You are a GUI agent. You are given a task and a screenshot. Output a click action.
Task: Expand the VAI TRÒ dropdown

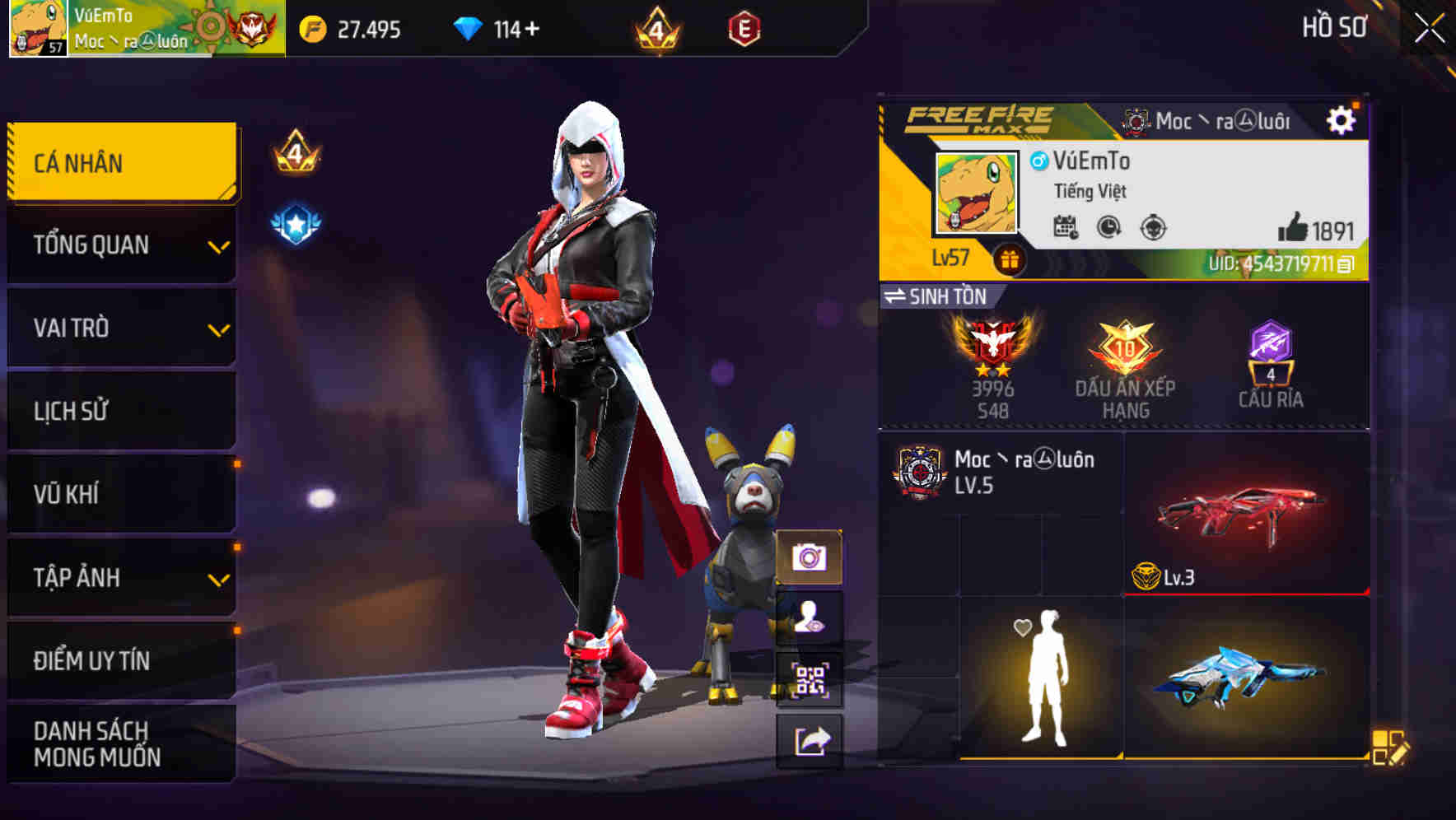pos(120,328)
